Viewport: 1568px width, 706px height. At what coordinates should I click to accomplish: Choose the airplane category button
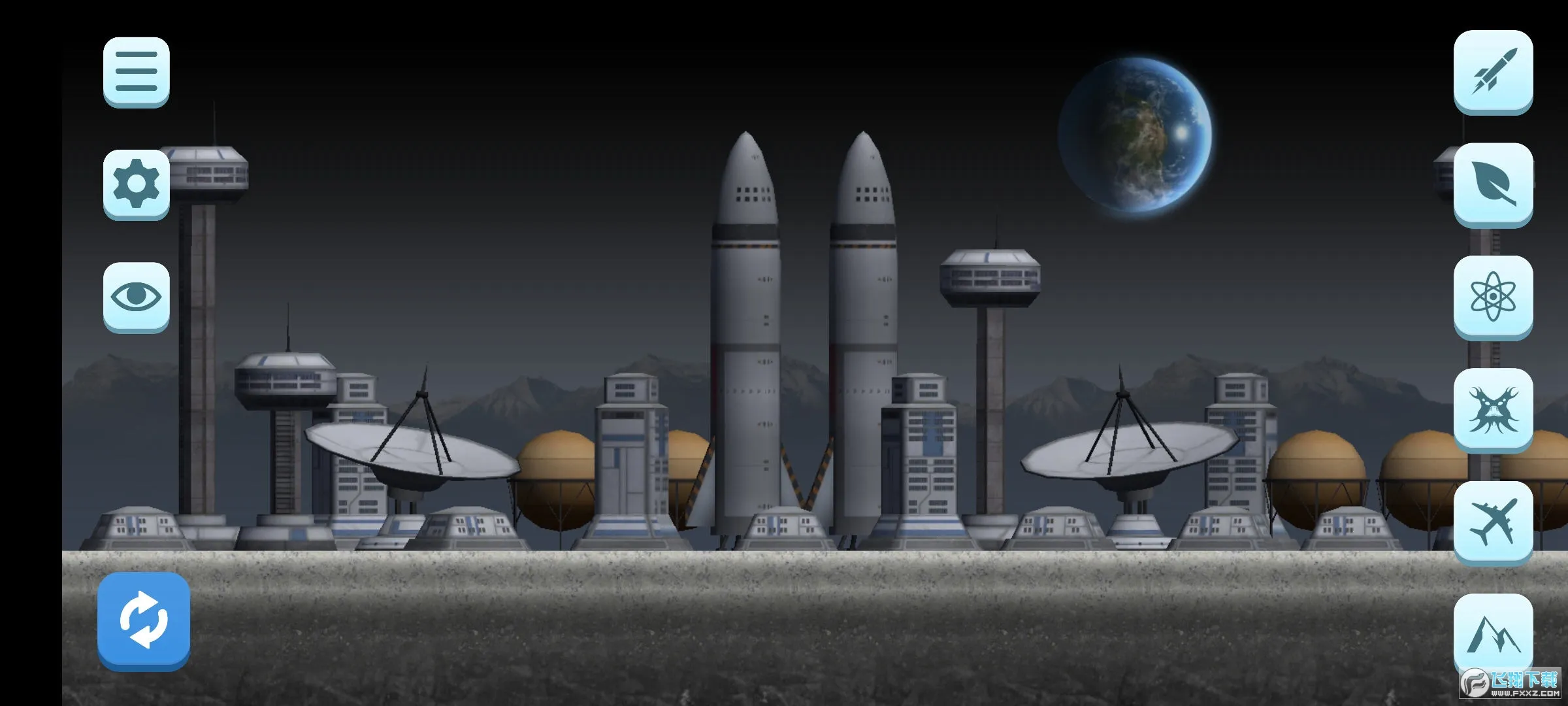[1493, 522]
